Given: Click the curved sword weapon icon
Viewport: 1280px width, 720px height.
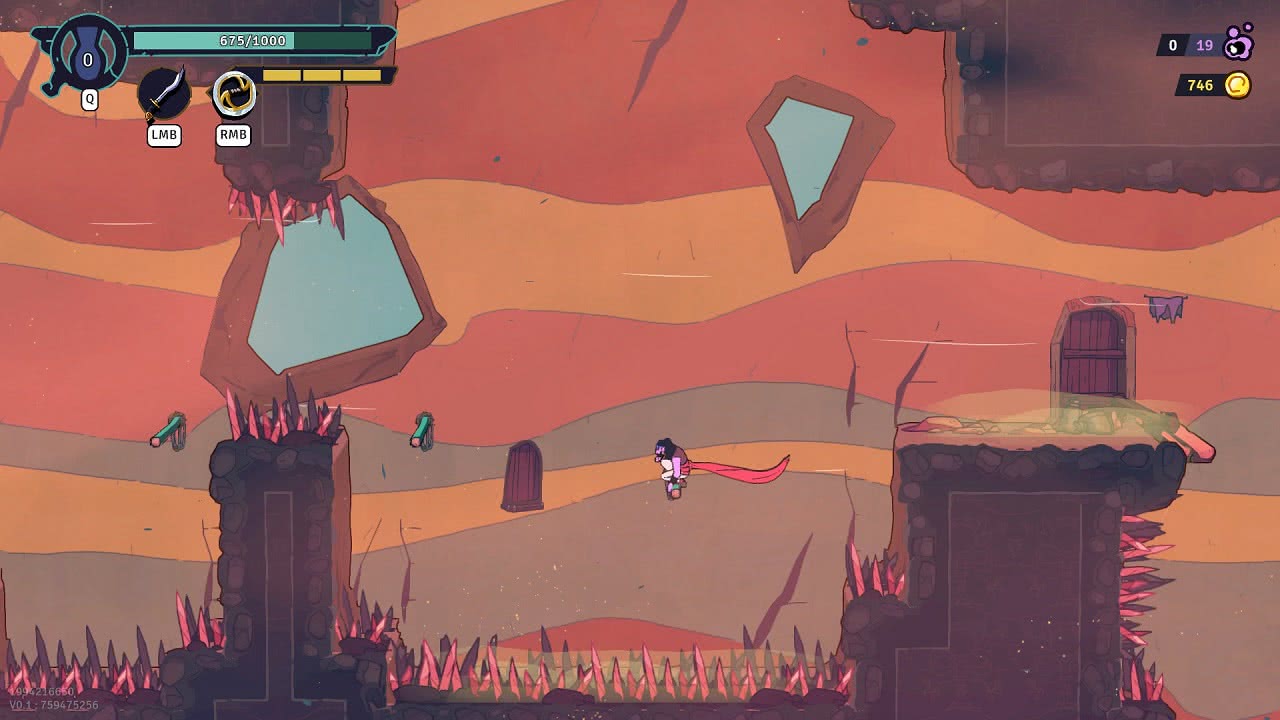Looking at the screenshot, I should [x=164, y=94].
